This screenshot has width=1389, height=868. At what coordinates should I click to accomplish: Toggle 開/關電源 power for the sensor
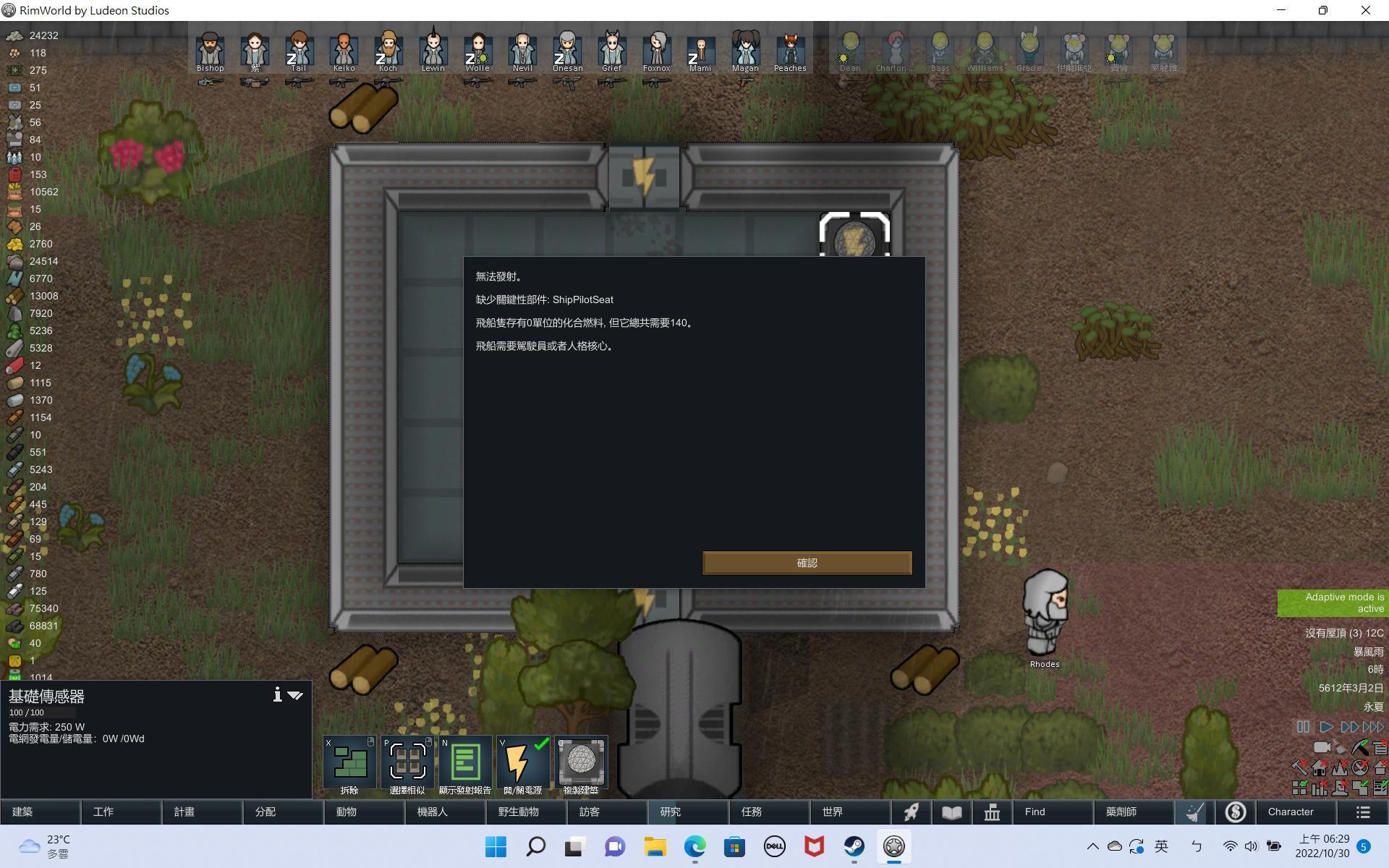coord(523,760)
